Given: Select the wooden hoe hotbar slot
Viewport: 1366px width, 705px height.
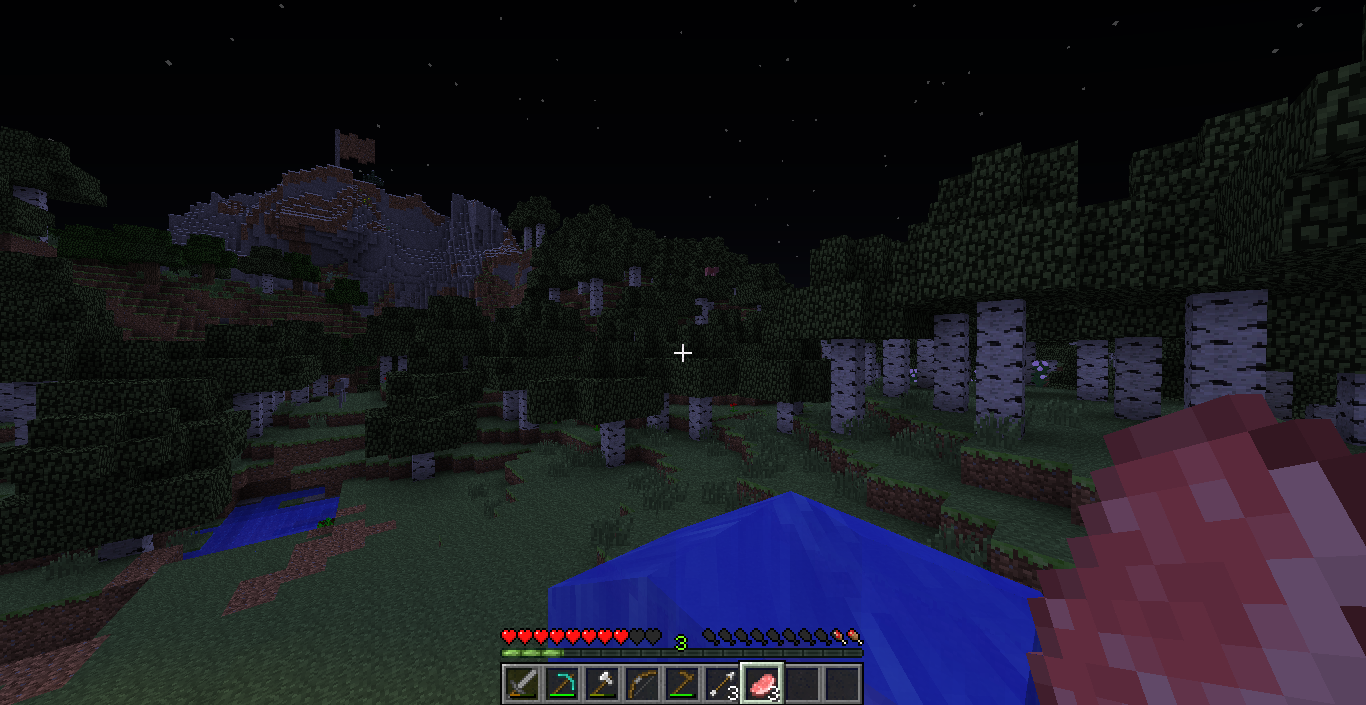Looking at the screenshot, I should pyautogui.click(x=682, y=684).
